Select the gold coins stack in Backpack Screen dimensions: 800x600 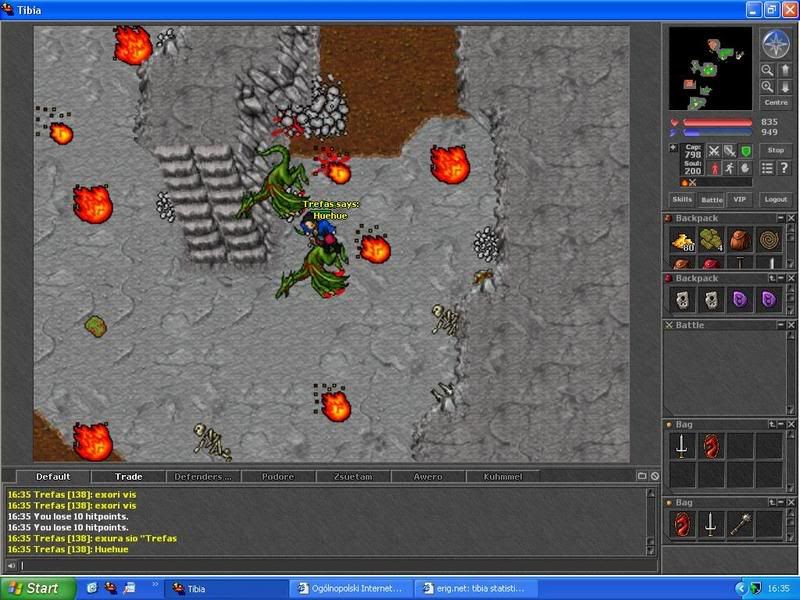(682, 240)
